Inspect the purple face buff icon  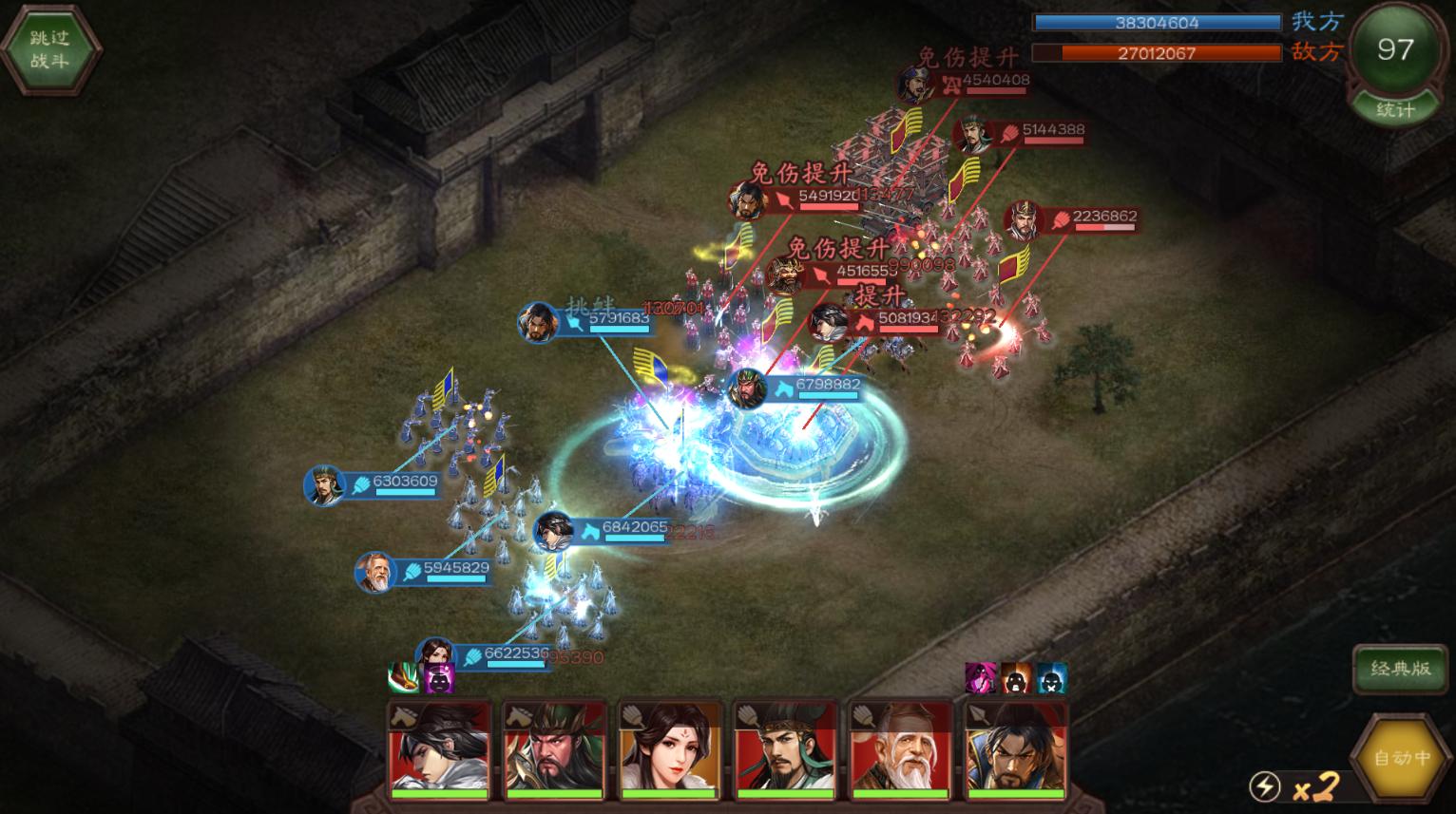[439, 678]
